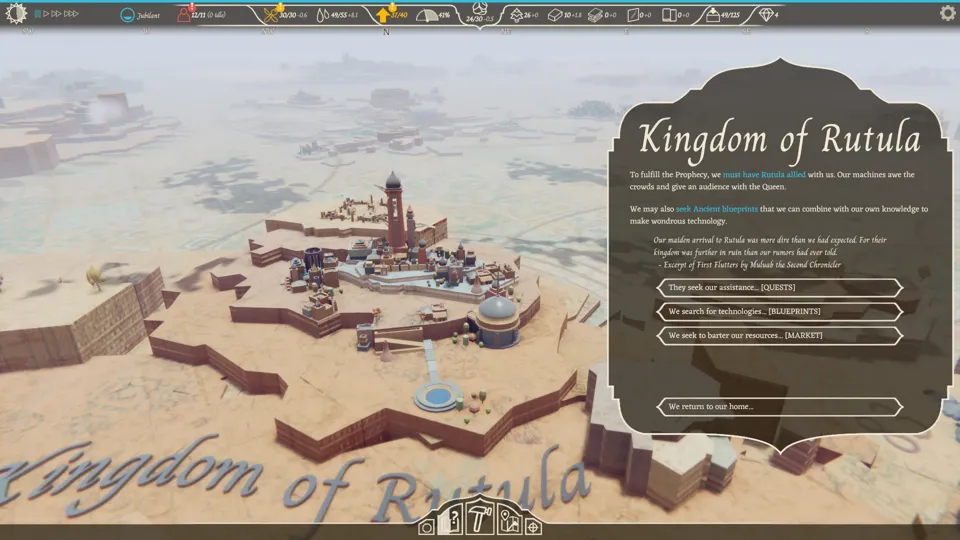
Task: Set game speed to double-arrow fast forward
Action: tap(58, 14)
